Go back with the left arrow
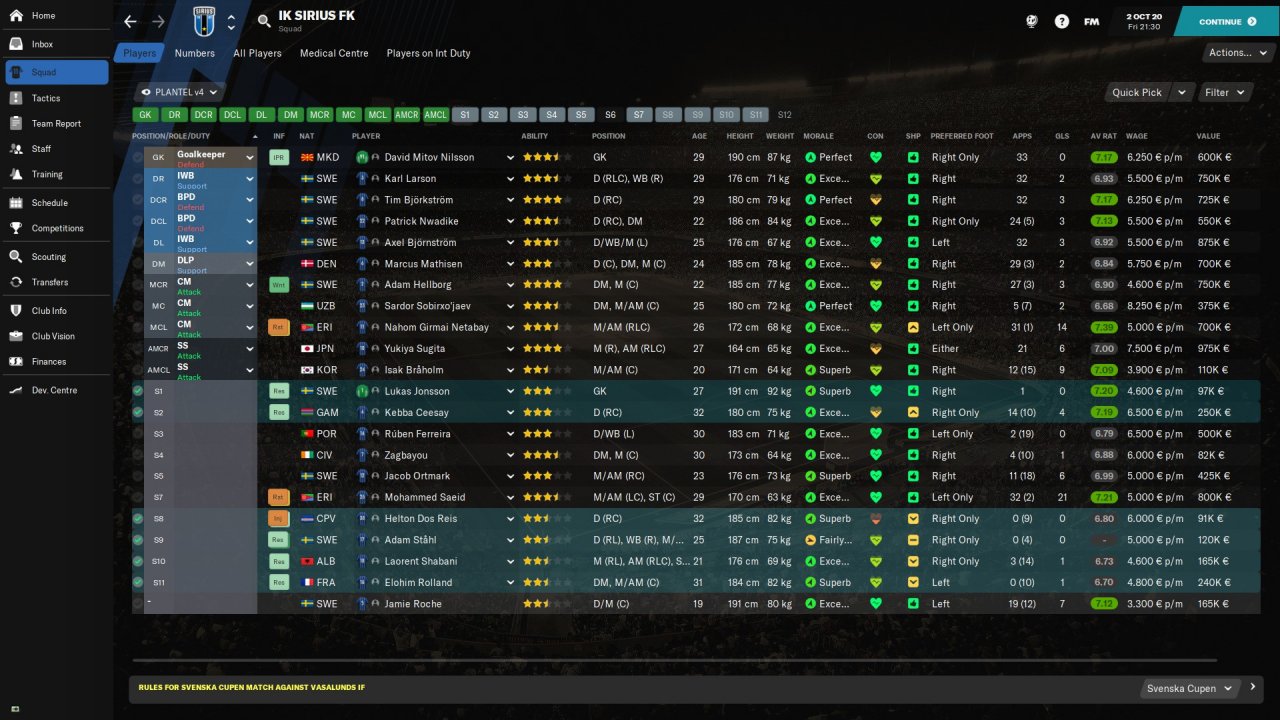 pos(130,21)
